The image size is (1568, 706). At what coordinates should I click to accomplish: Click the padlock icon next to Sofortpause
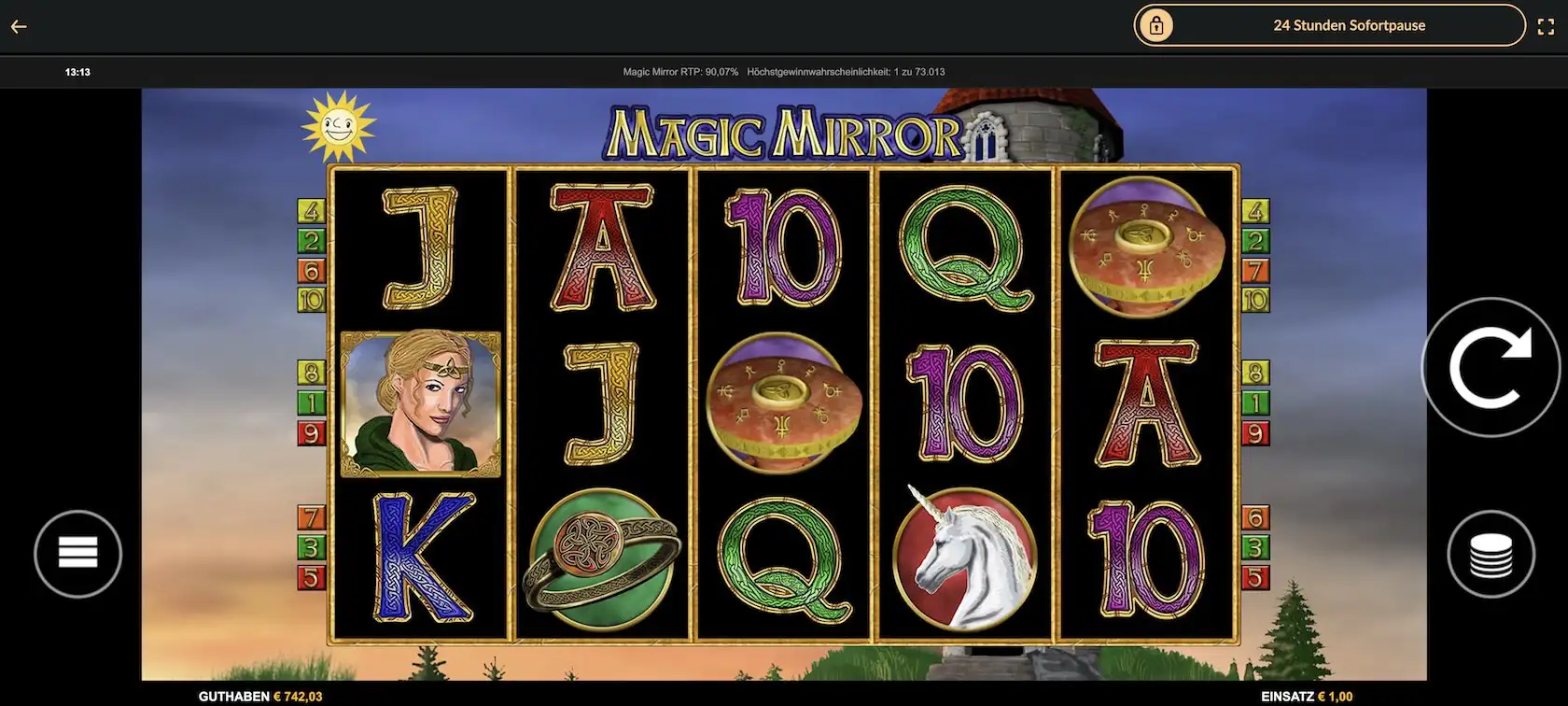point(1157,25)
